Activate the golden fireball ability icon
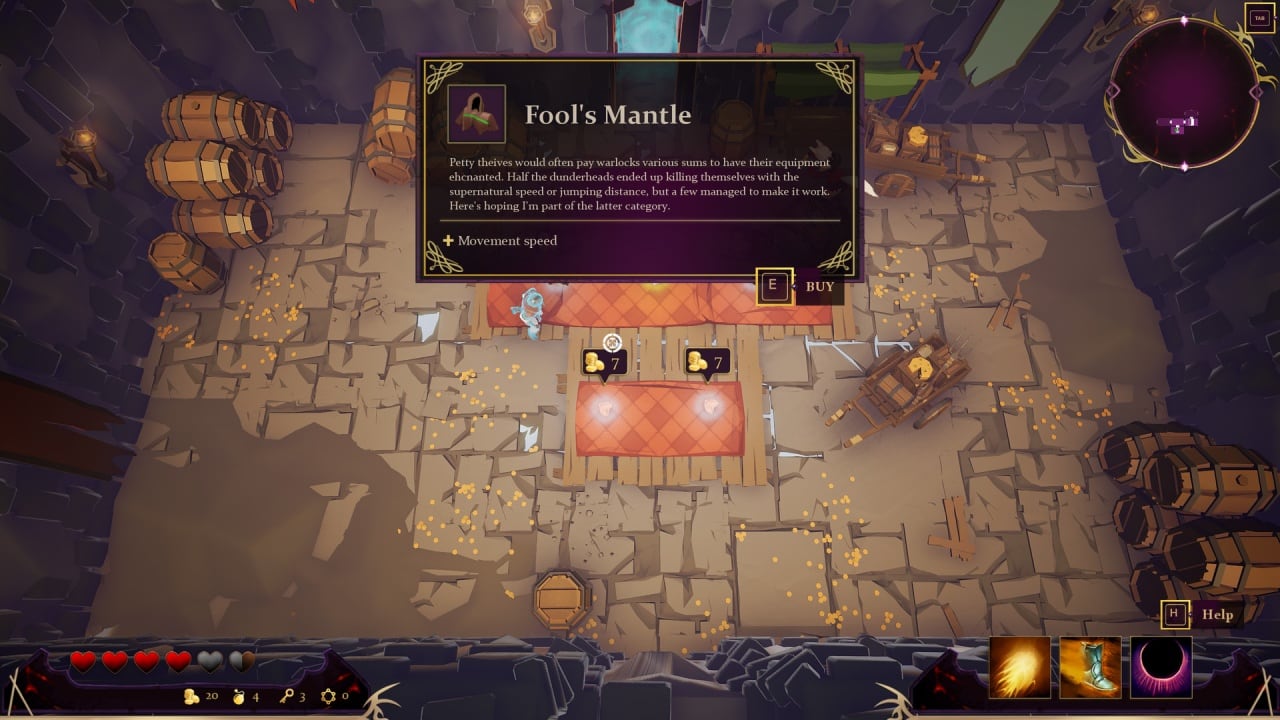1280x720 pixels. click(x=1020, y=667)
